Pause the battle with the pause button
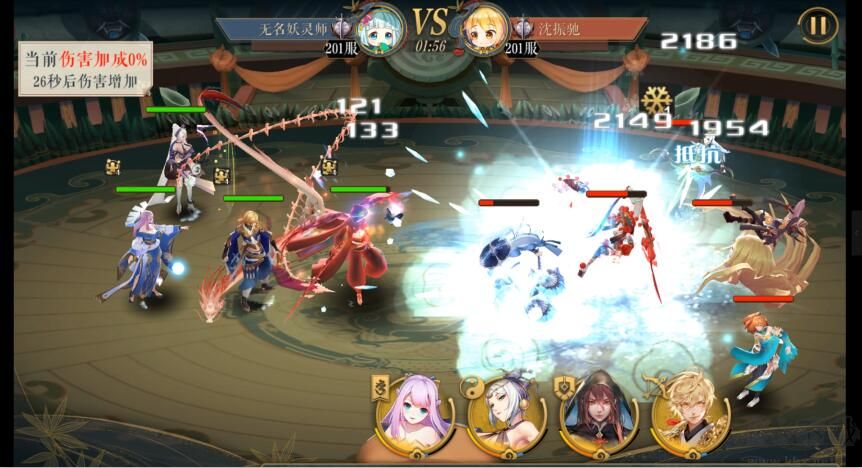The height and width of the screenshot is (468, 862). pos(817,26)
